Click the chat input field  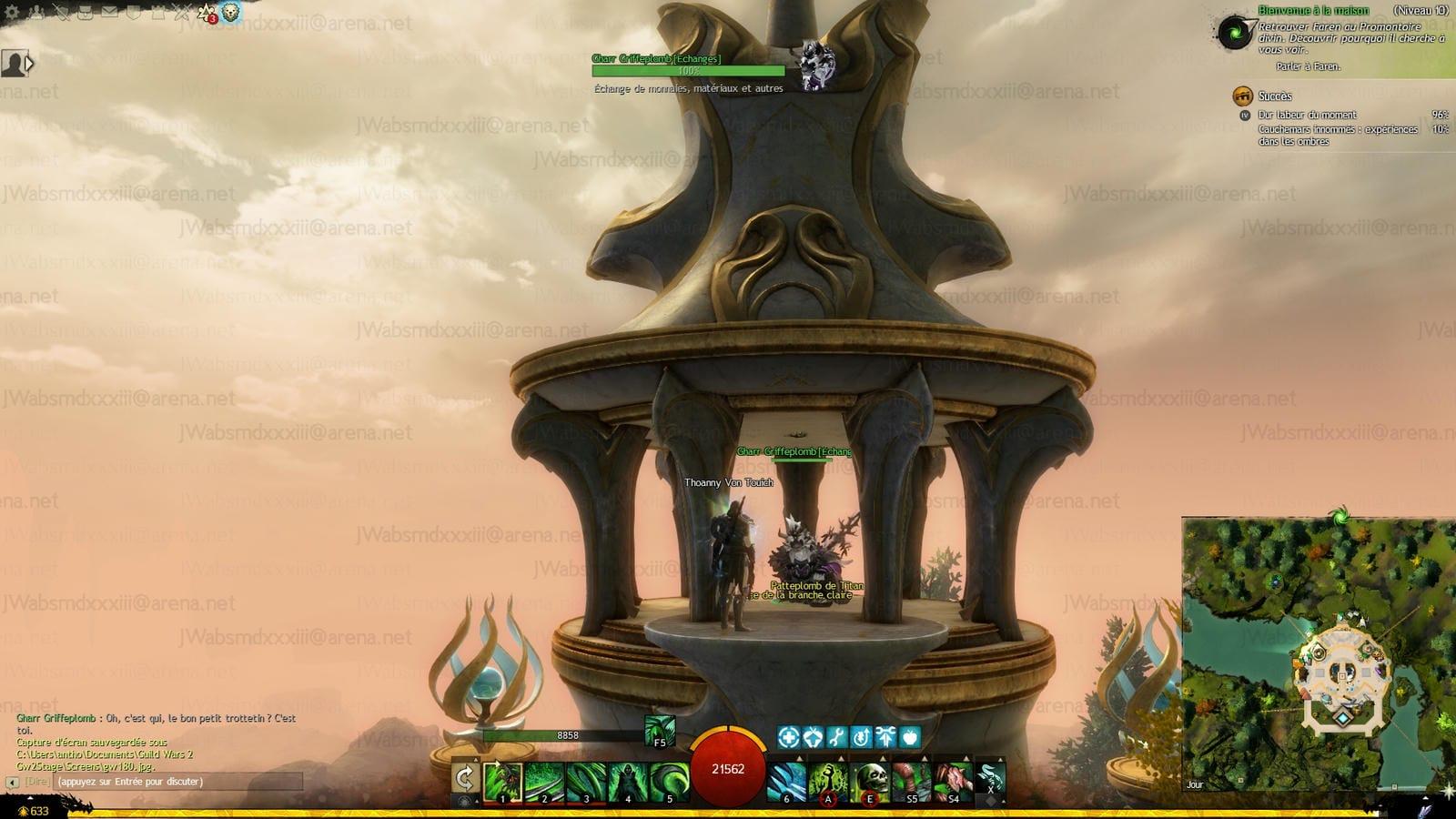(x=177, y=782)
